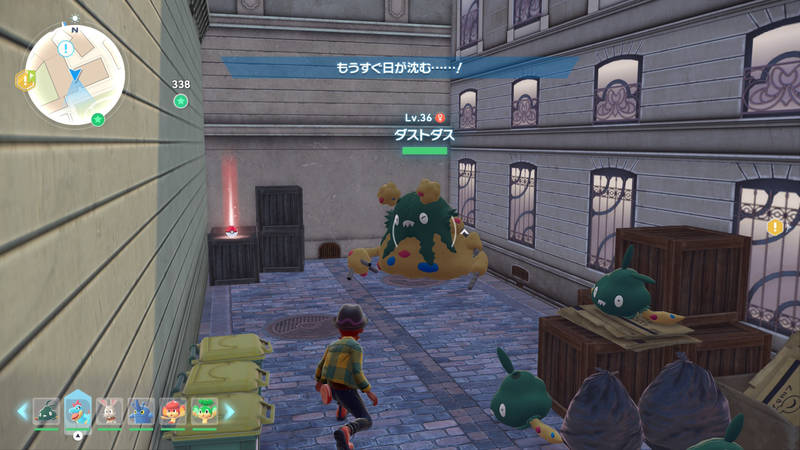Choose the highlighted blue crocodile party slot
The height and width of the screenshot is (450, 800).
tap(78, 411)
